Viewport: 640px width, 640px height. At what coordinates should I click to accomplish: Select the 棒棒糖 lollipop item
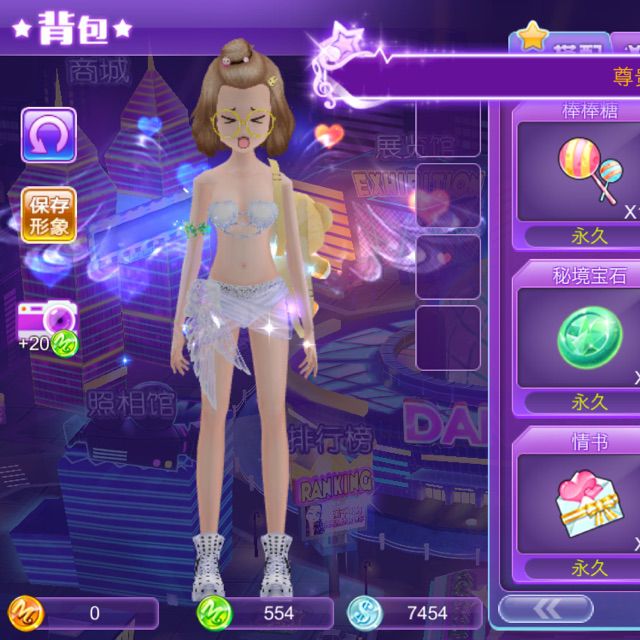coord(588,170)
